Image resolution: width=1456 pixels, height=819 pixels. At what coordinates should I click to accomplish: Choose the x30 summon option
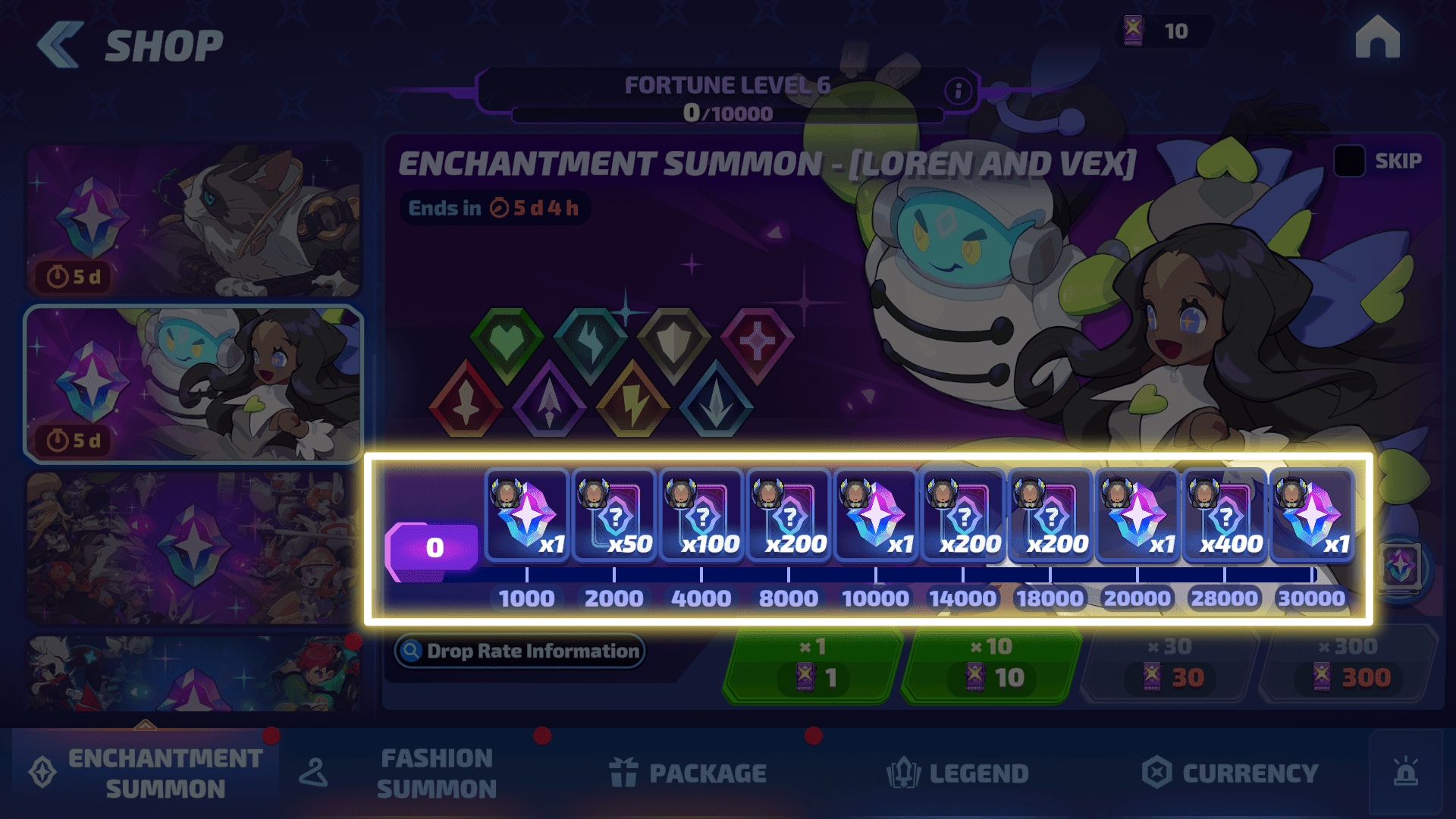(x=1169, y=664)
